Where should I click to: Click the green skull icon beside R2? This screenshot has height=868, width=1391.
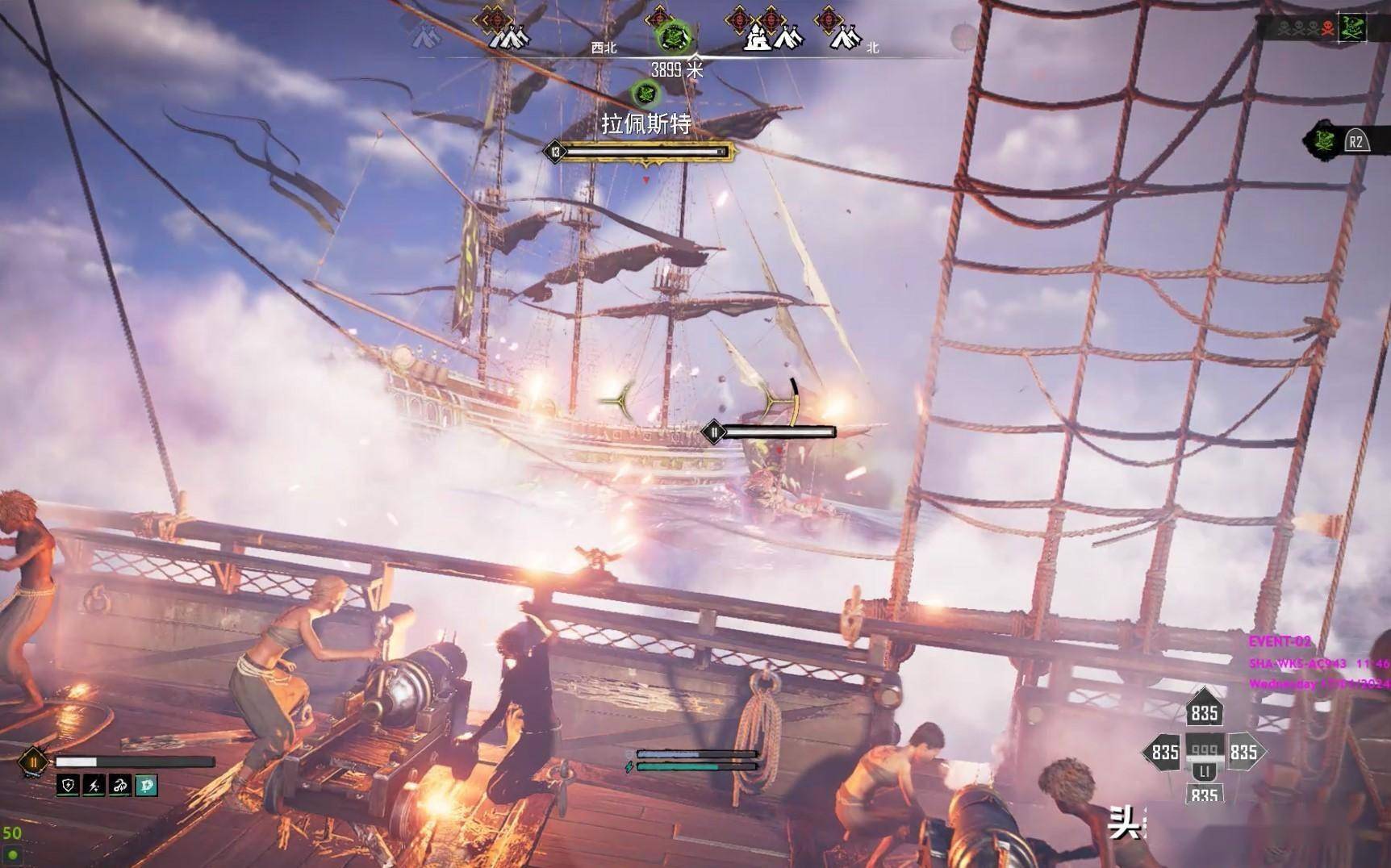pos(1323,141)
